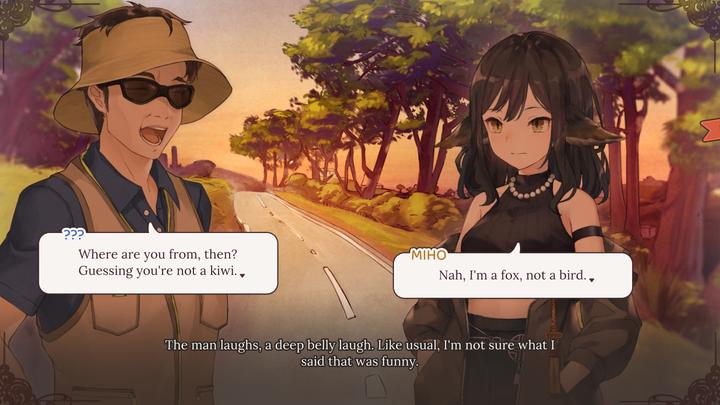This screenshot has height=405, width=720.
Task: Open the red ribbon tab at the screen edge
Action: [x=711, y=130]
